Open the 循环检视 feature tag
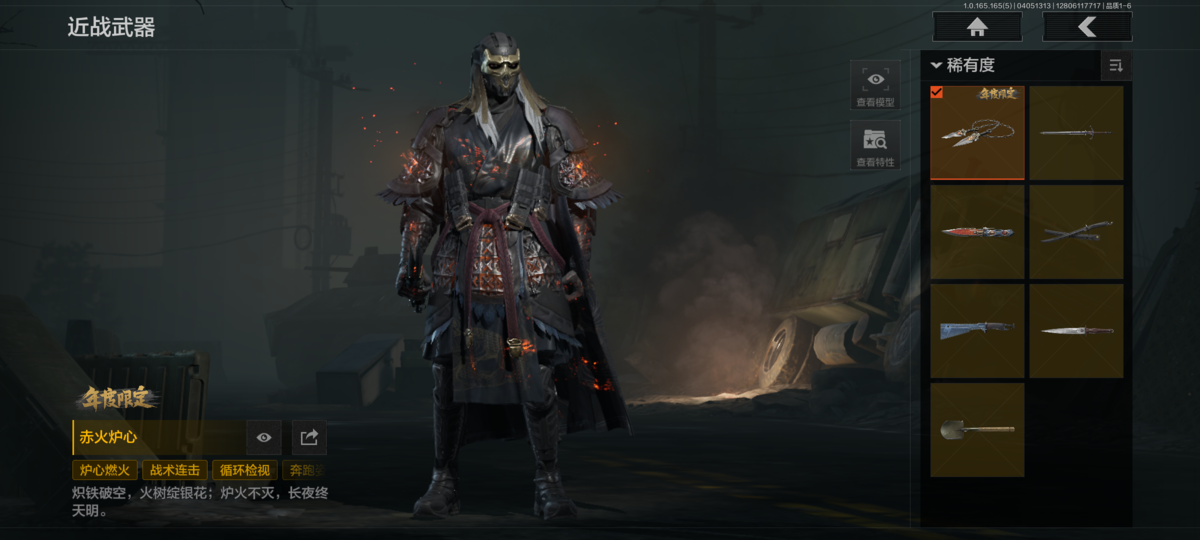The height and width of the screenshot is (540, 1200). click(x=244, y=470)
